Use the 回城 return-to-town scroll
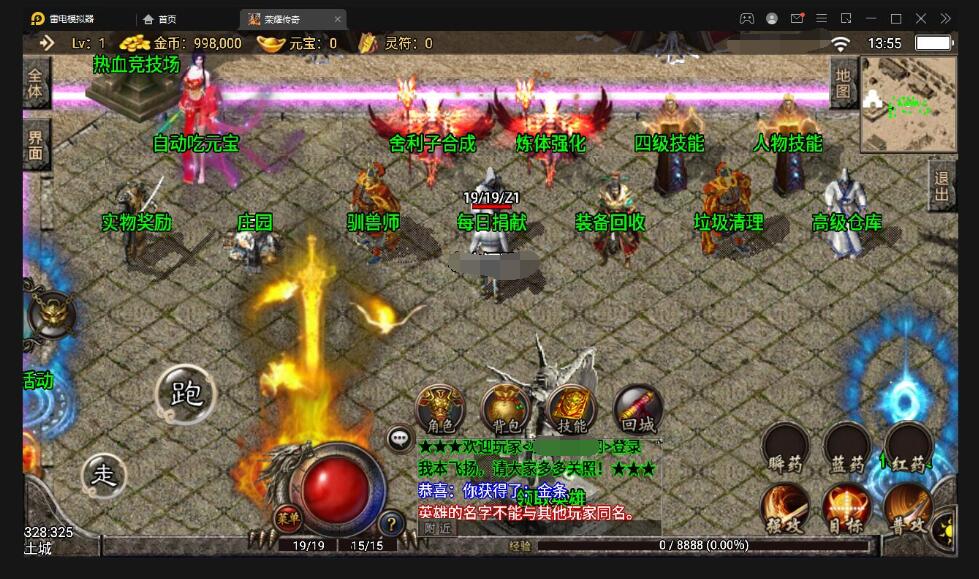The height and width of the screenshot is (579, 979). pyautogui.click(x=637, y=408)
